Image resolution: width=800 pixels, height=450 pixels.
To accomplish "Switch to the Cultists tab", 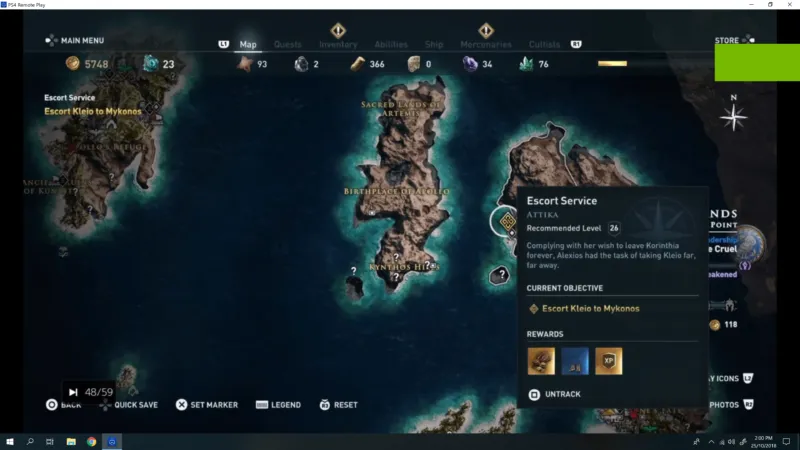I will tap(545, 44).
